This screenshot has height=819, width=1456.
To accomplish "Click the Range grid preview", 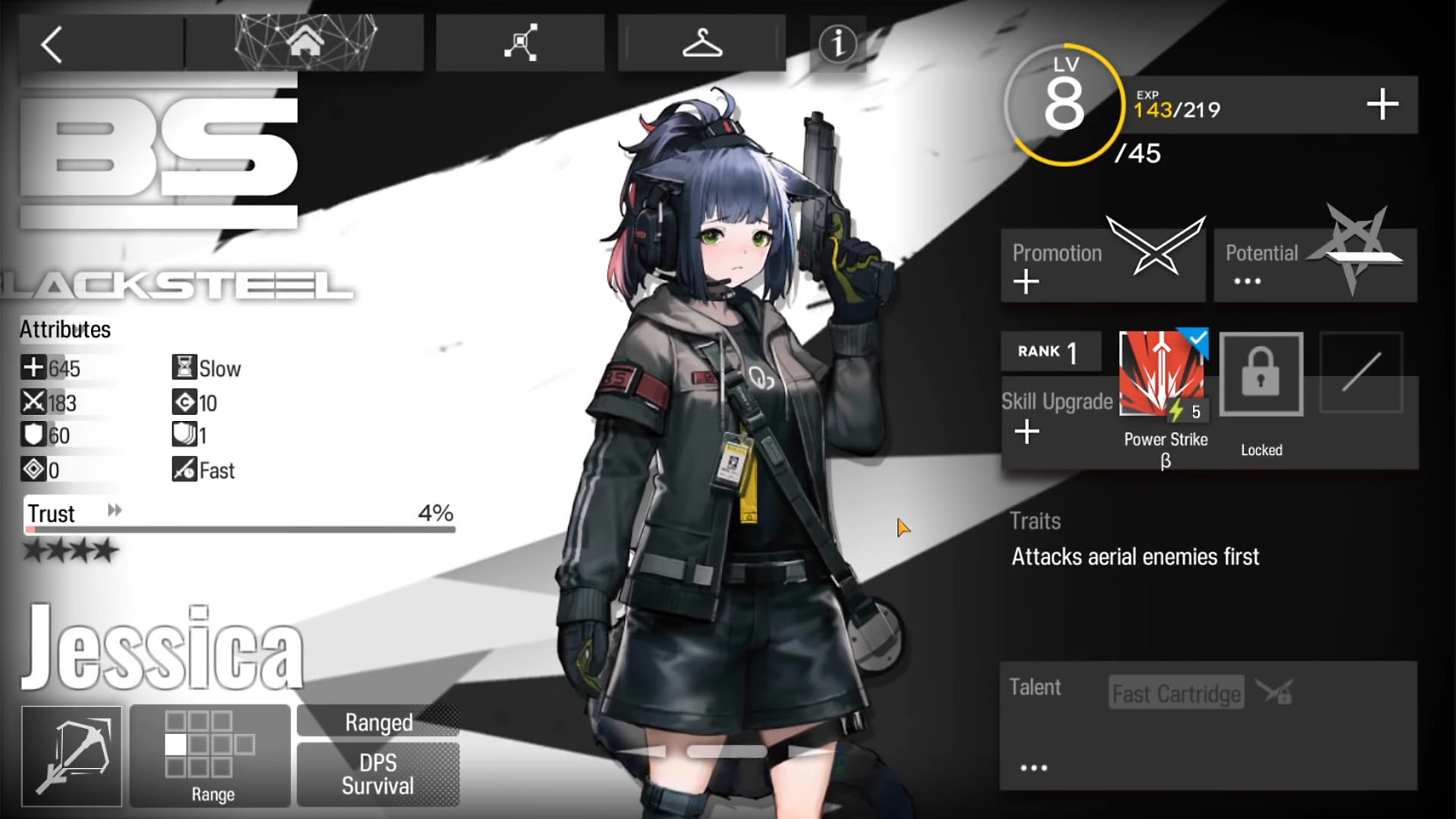I will pos(210,747).
